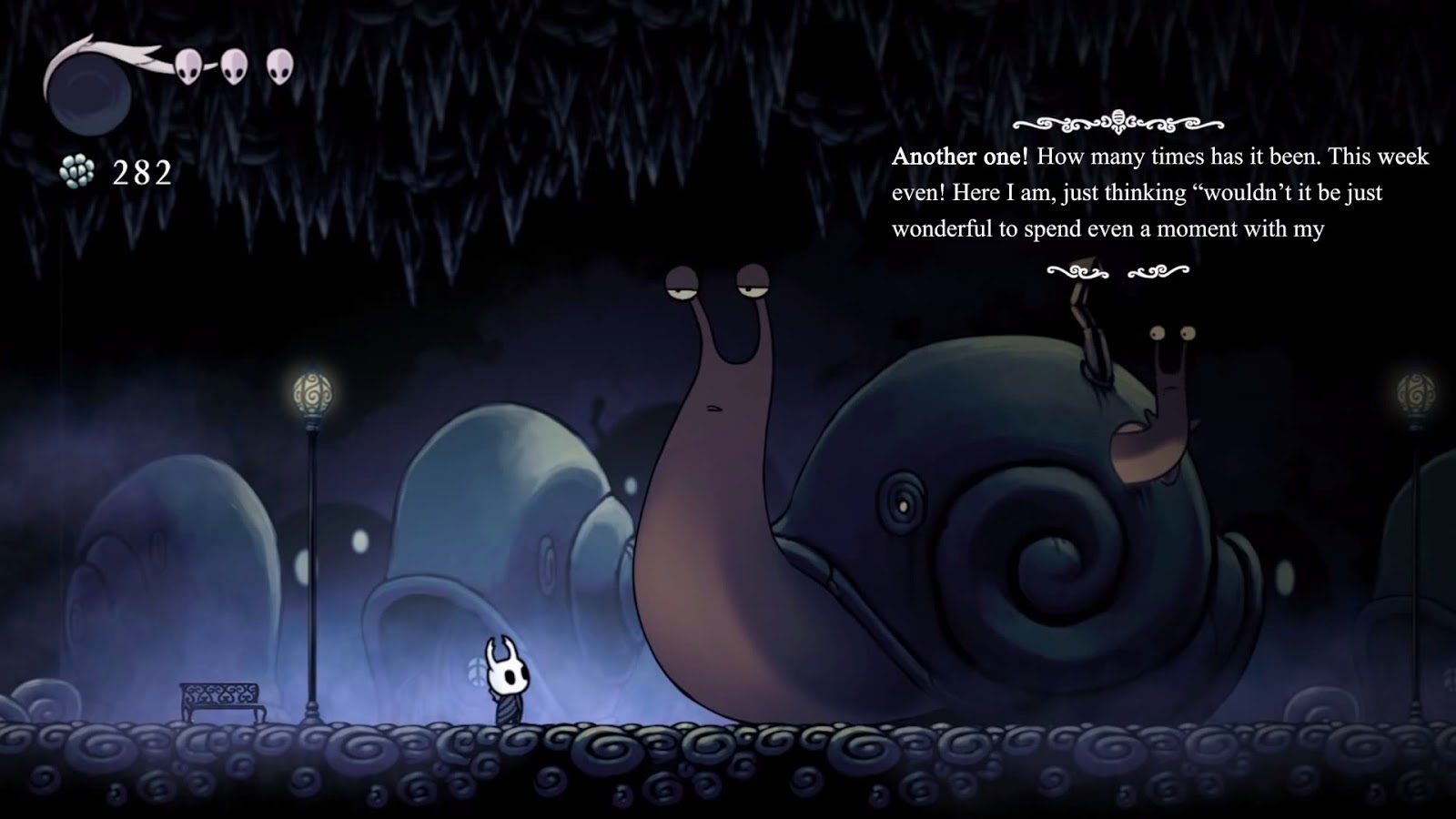Click the lantern on the right screen edge

tap(1416, 391)
